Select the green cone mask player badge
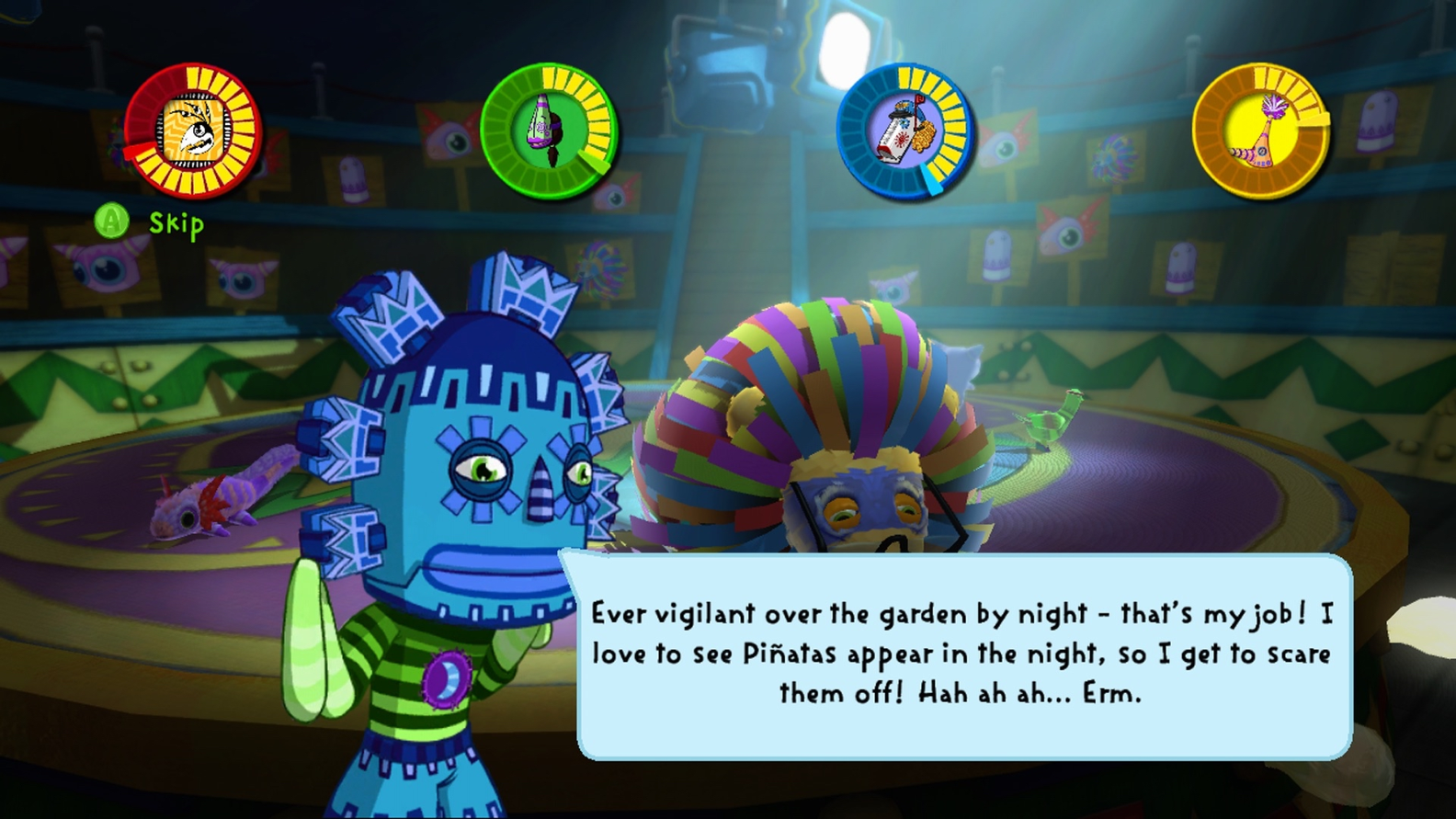Image resolution: width=1456 pixels, height=819 pixels. (x=549, y=131)
